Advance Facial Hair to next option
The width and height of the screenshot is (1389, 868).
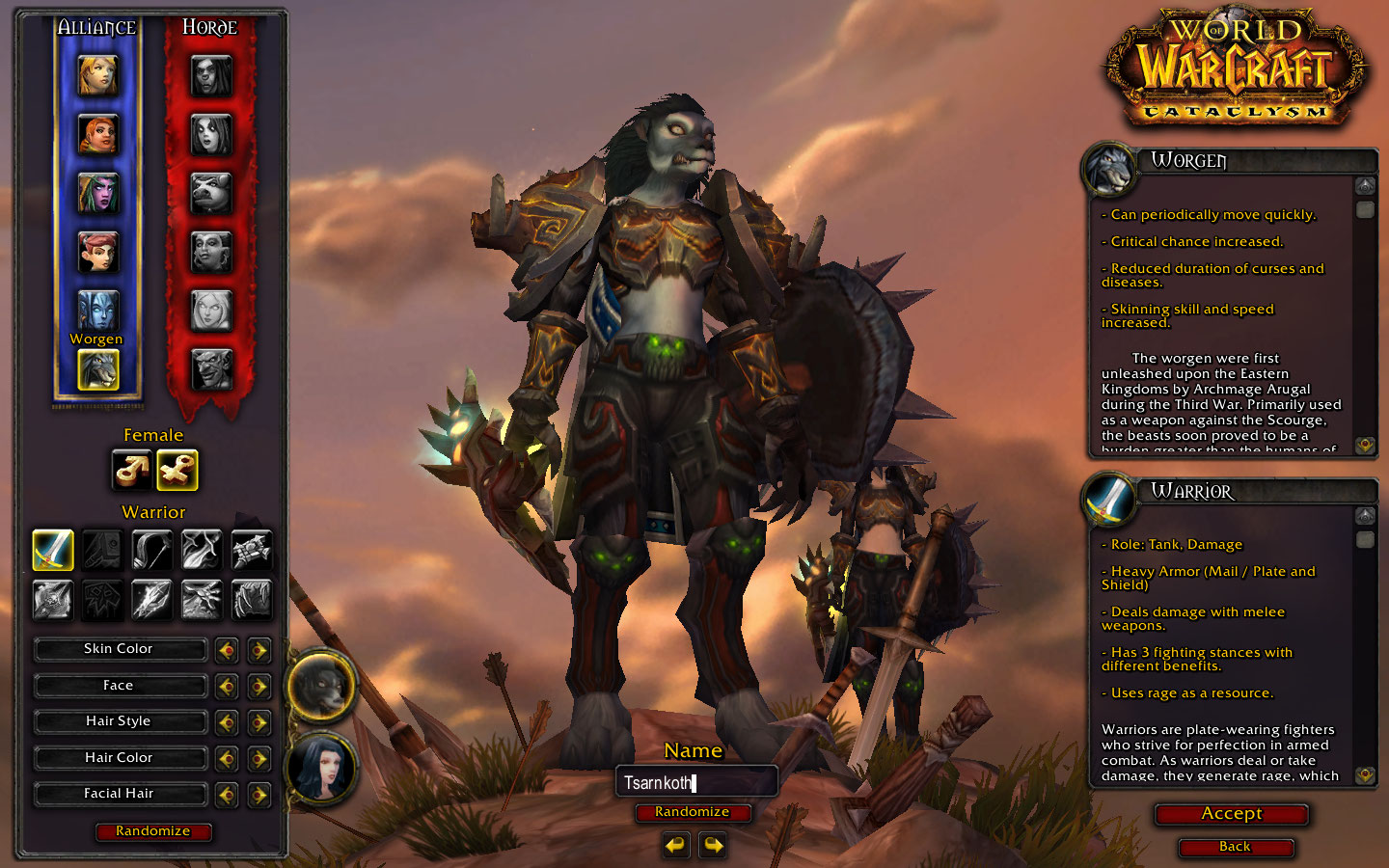259,795
